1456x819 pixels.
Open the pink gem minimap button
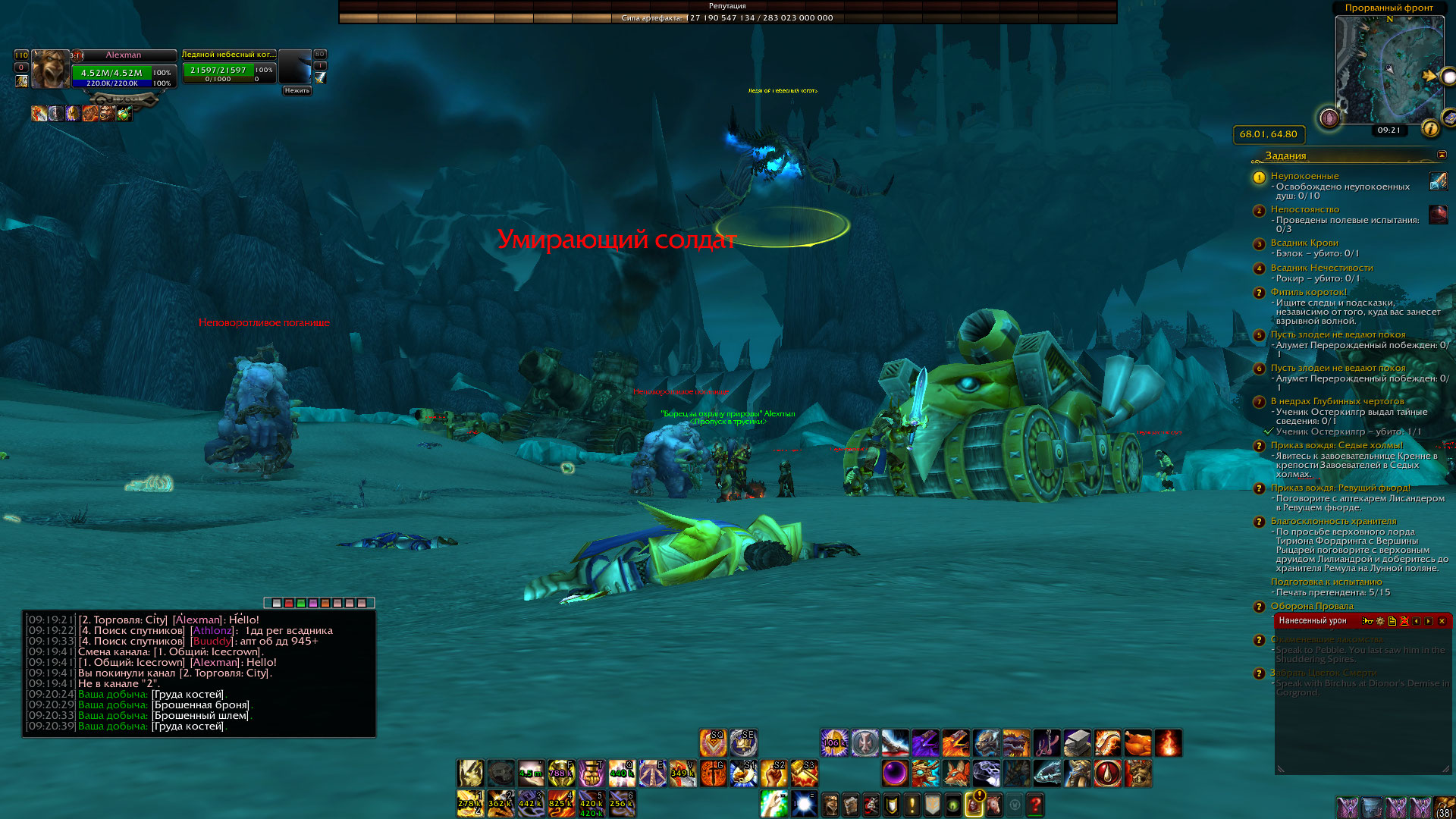coord(1329,118)
